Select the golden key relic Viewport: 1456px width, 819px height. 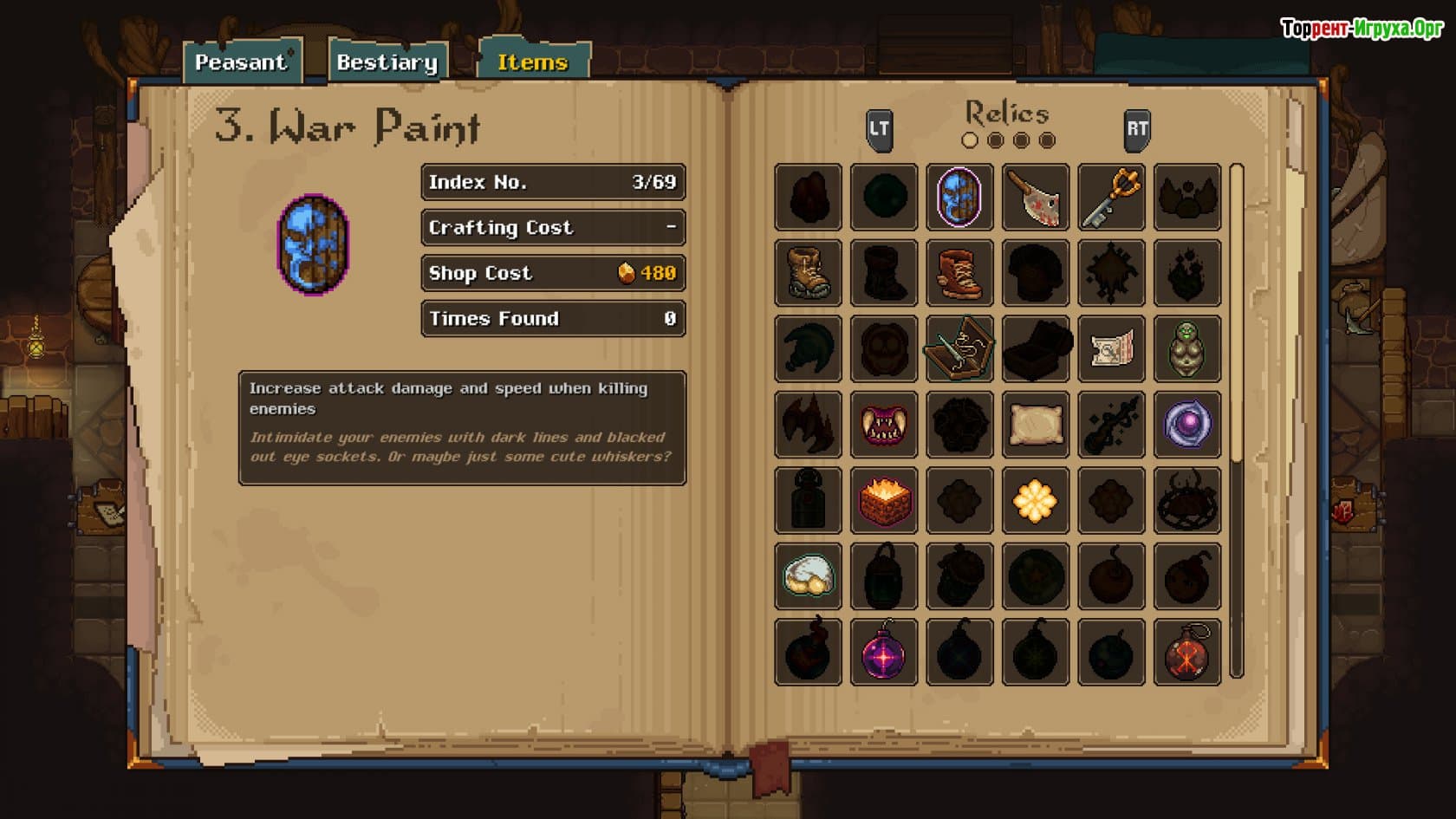click(x=1111, y=198)
